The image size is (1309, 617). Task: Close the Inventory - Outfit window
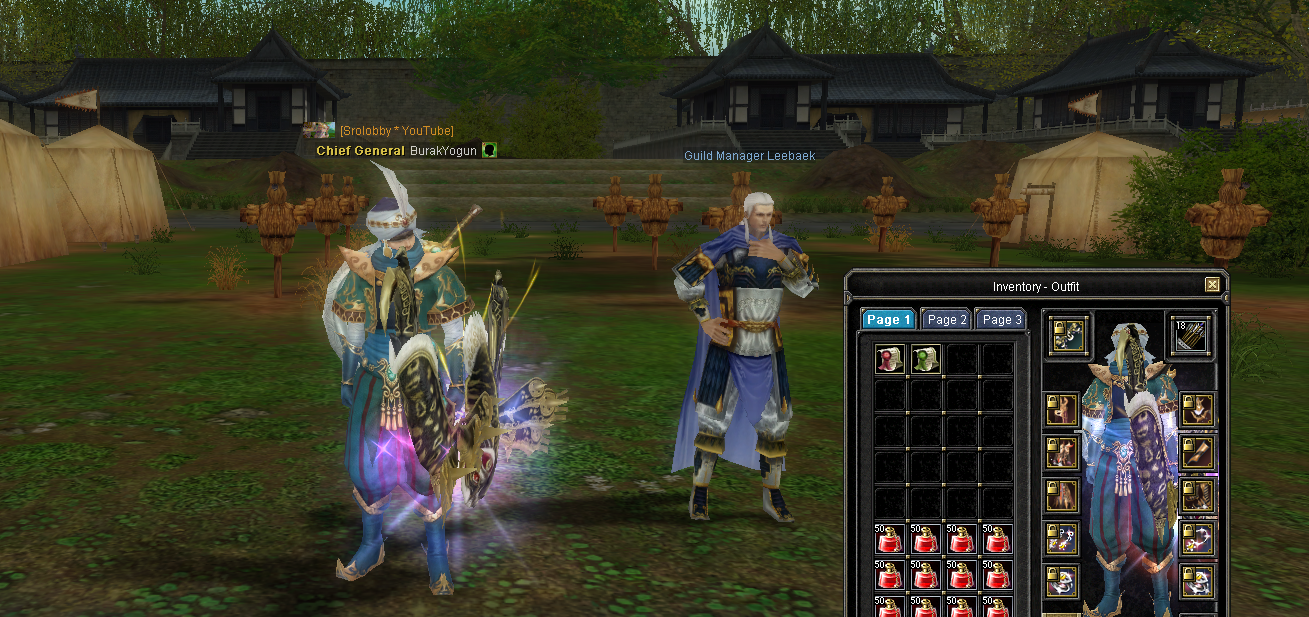[1212, 285]
